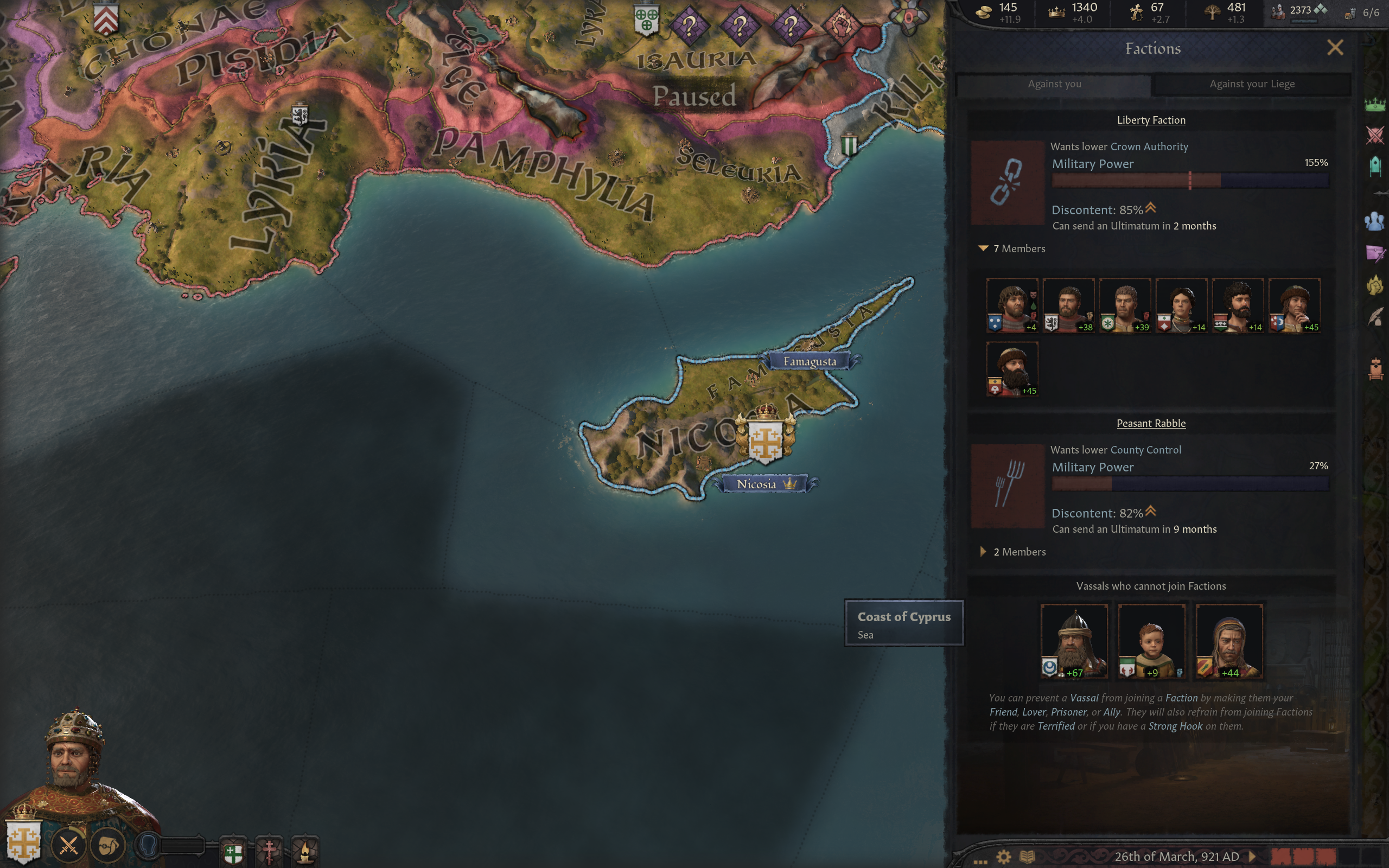The image size is (1389, 868).
Task: Open the Peasant Rabble faction link
Action: pos(1151,423)
